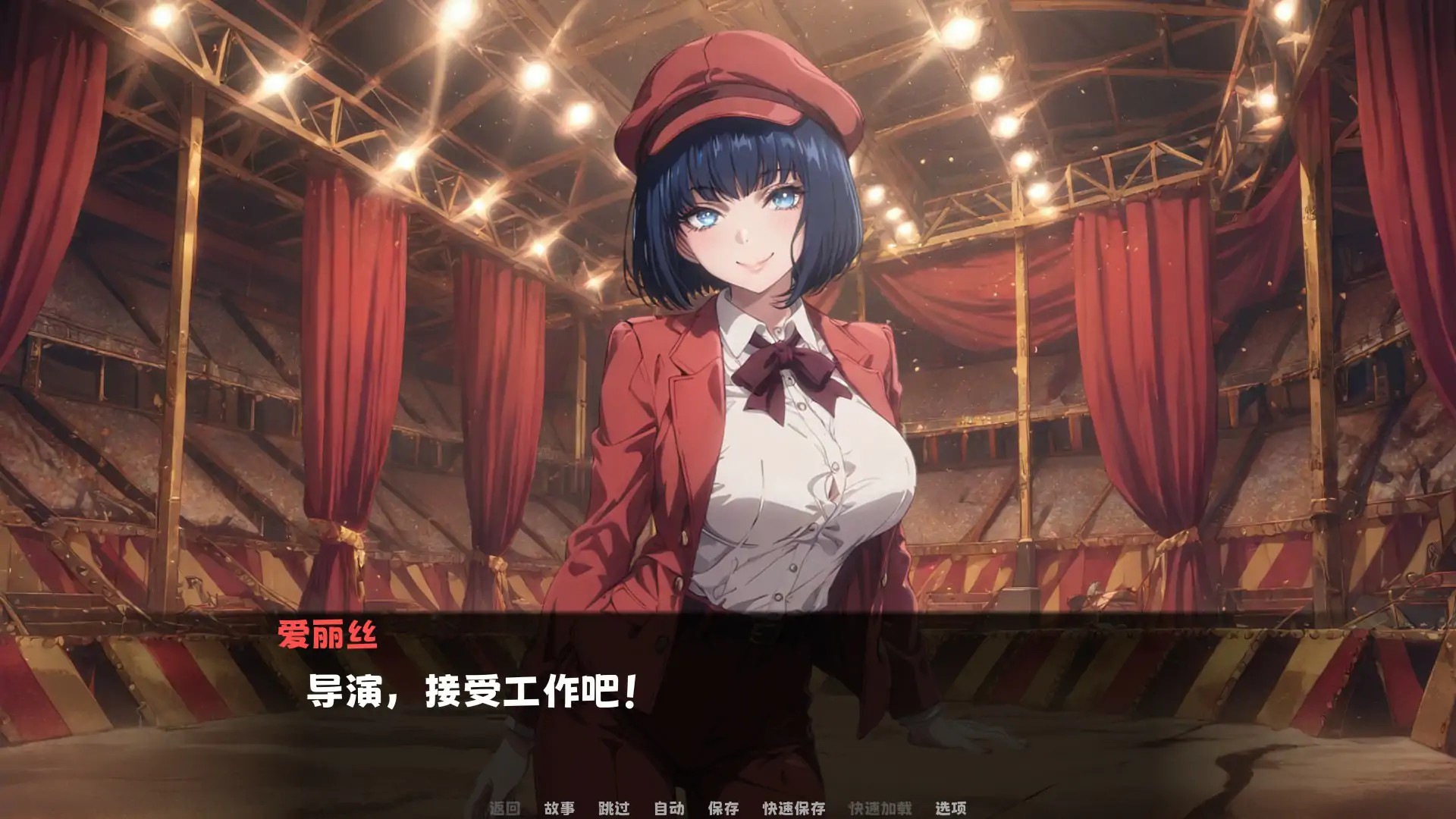Open the 选项 (Options) menu

pos(950,808)
